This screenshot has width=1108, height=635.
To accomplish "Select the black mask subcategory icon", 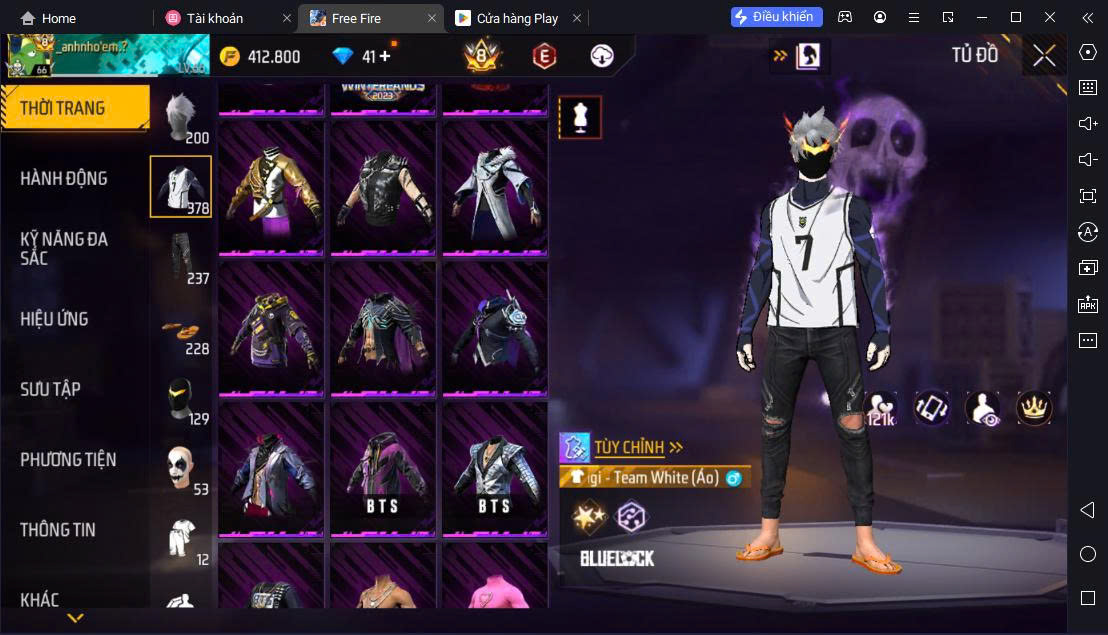I will pos(181,400).
